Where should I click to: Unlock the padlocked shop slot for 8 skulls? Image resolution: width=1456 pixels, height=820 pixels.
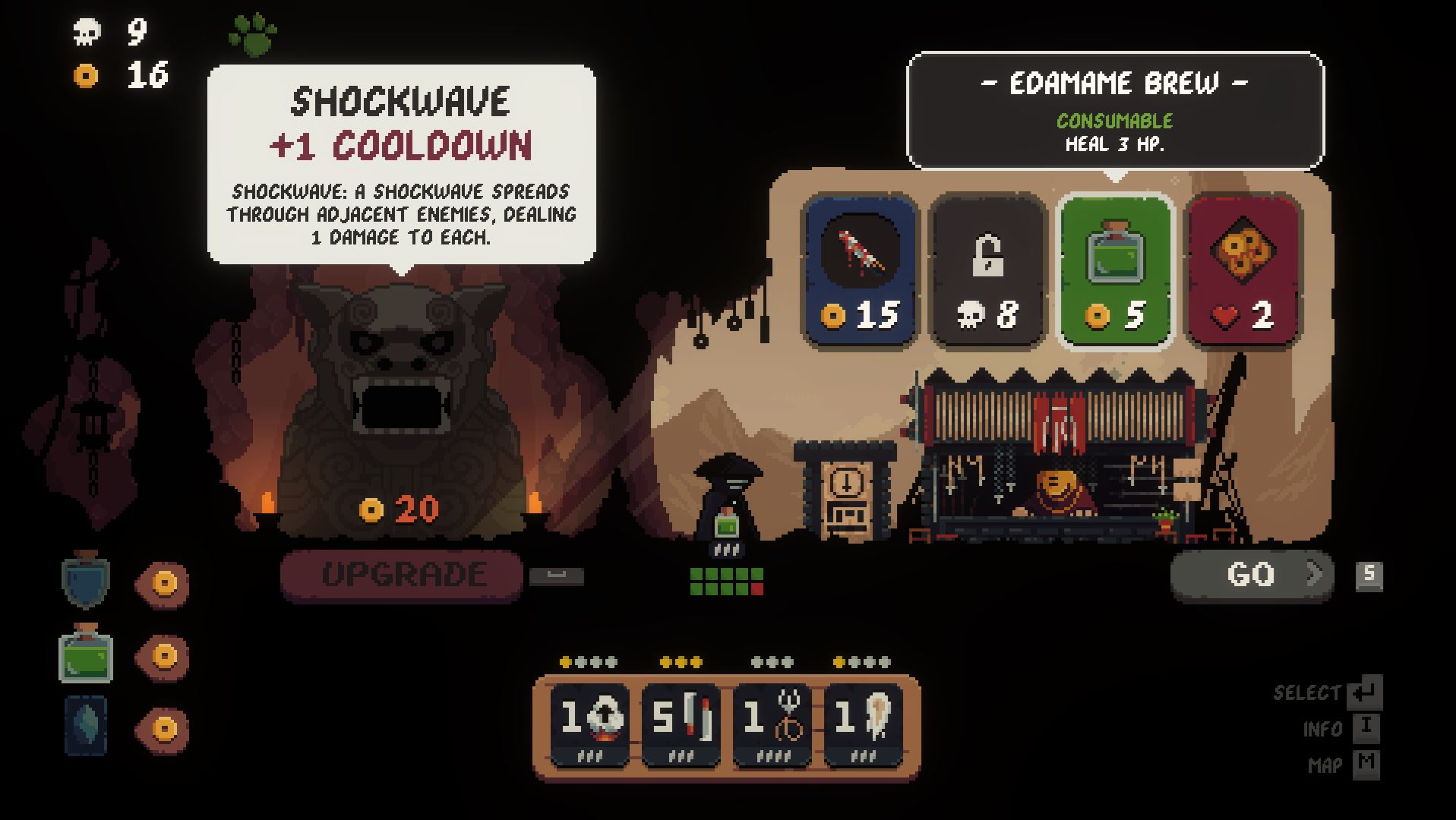pyautogui.click(x=987, y=271)
